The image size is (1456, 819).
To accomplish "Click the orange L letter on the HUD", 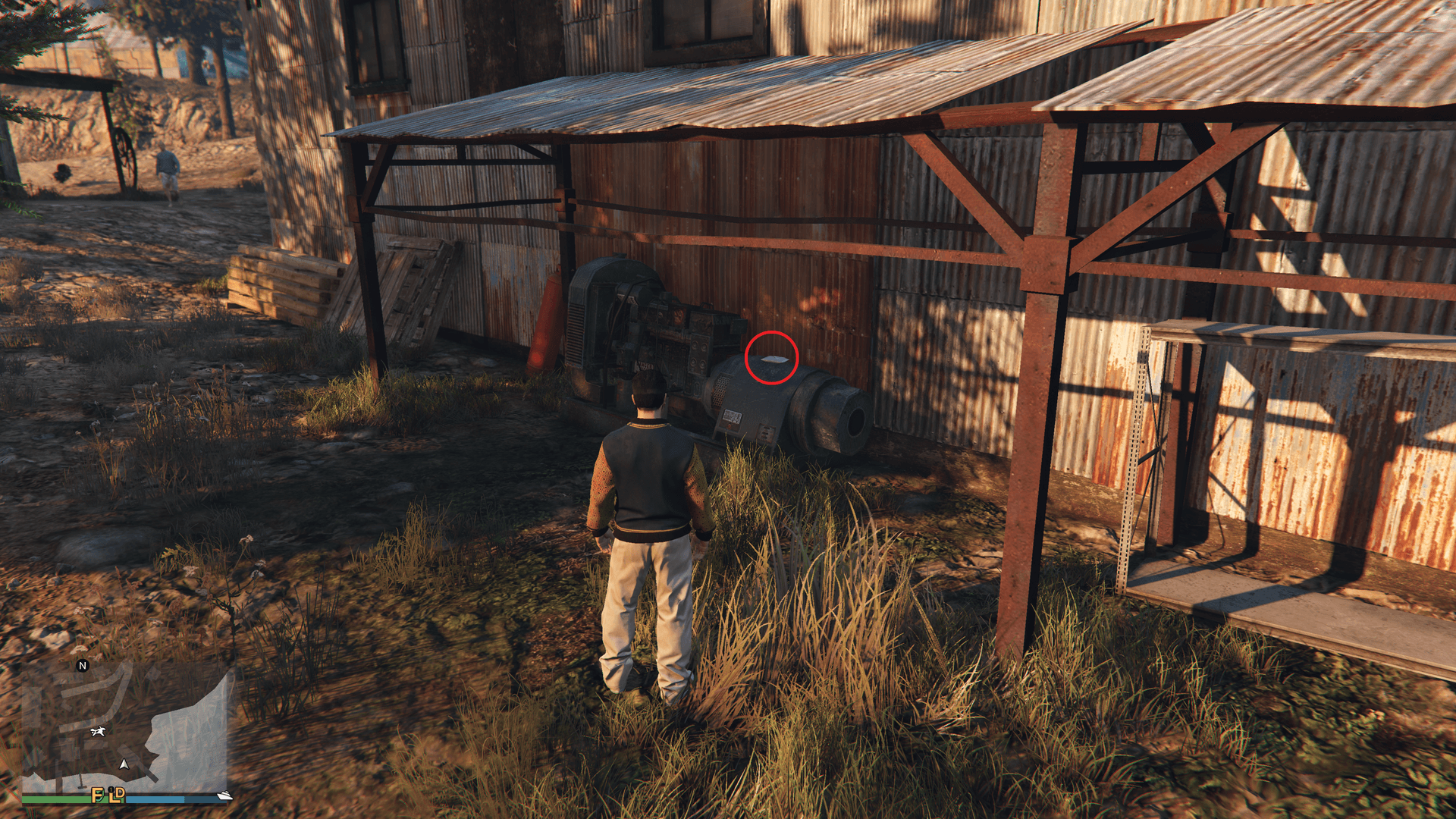I will pyautogui.click(x=114, y=799).
